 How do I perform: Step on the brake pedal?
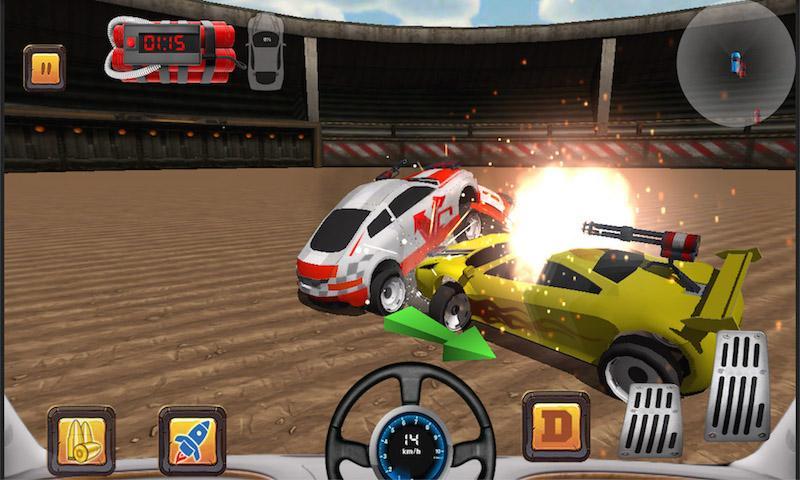651,420
